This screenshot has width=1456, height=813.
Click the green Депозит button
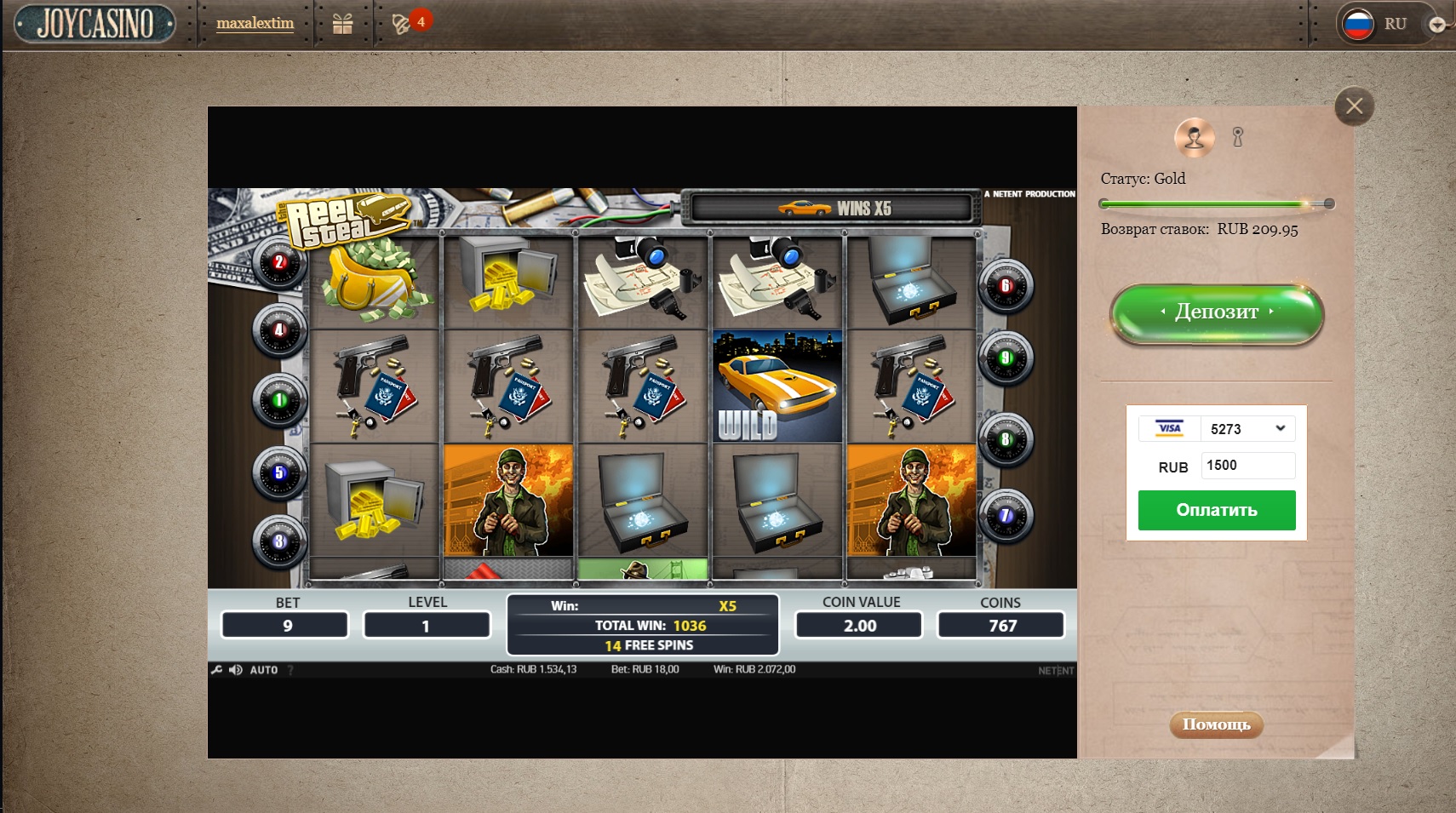point(1216,312)
